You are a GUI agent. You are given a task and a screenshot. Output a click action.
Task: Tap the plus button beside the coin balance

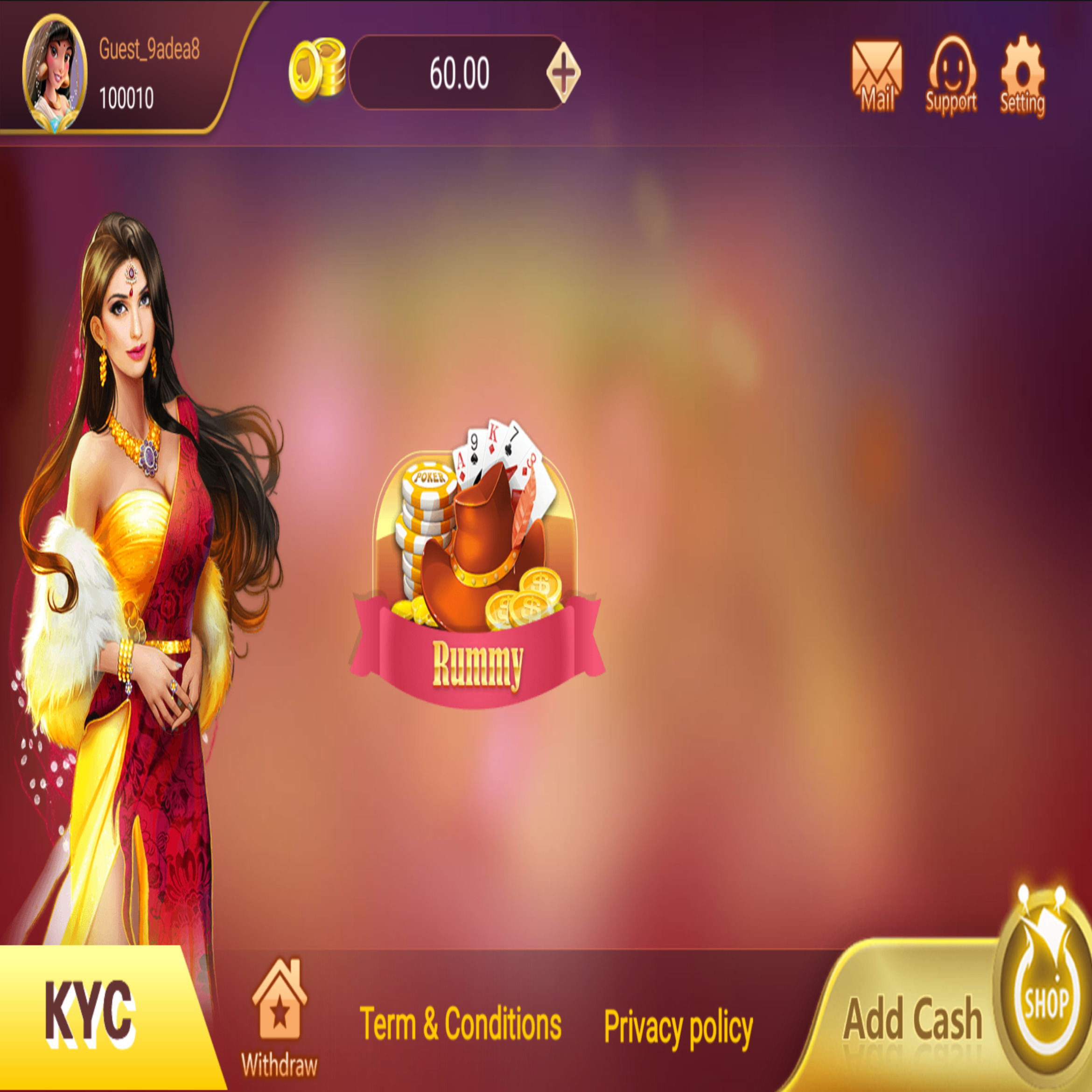point(563,73)
